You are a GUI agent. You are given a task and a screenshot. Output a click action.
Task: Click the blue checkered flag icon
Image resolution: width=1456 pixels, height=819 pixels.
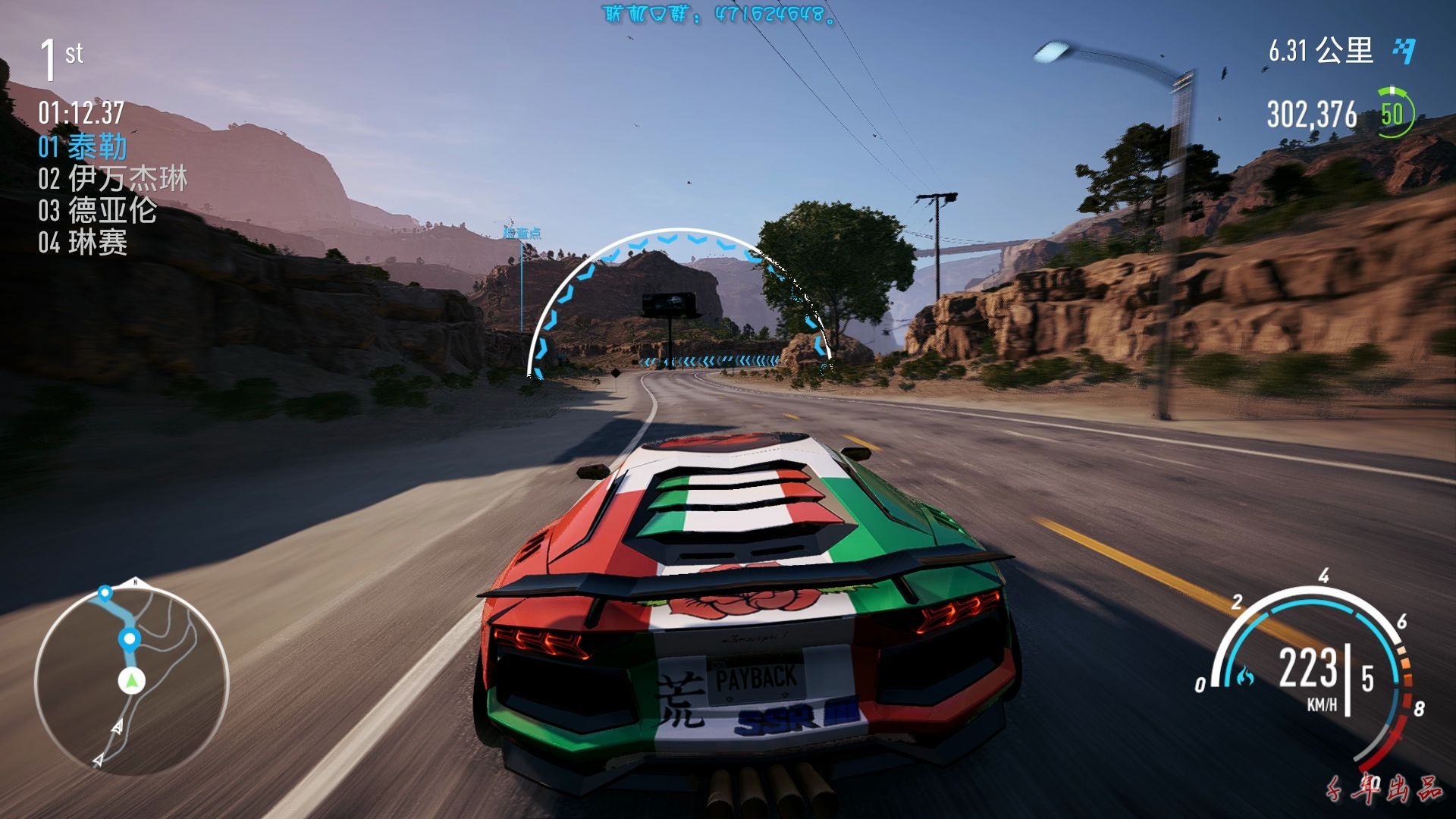(1404, 51)
